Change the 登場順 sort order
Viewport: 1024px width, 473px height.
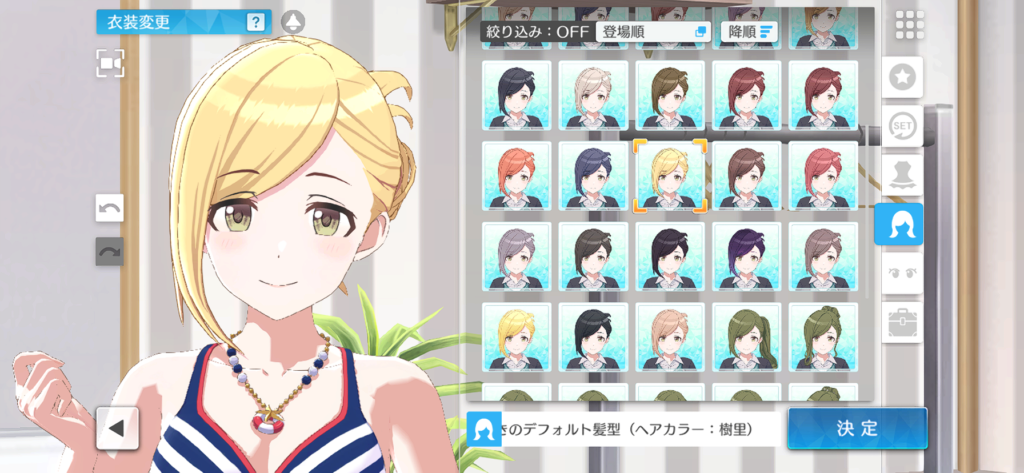(x=653, y=31)
